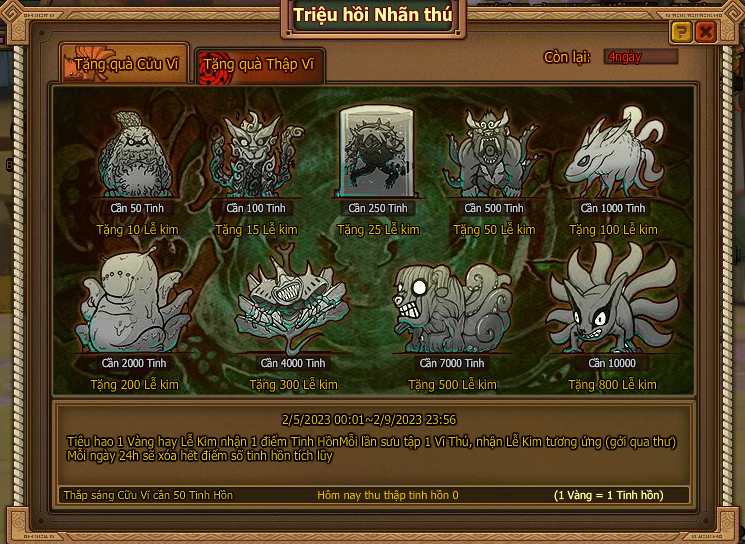The image size is (745, 544).
Task: Select the beast requiring 2000 Tinh
Action: click(138, 305)
